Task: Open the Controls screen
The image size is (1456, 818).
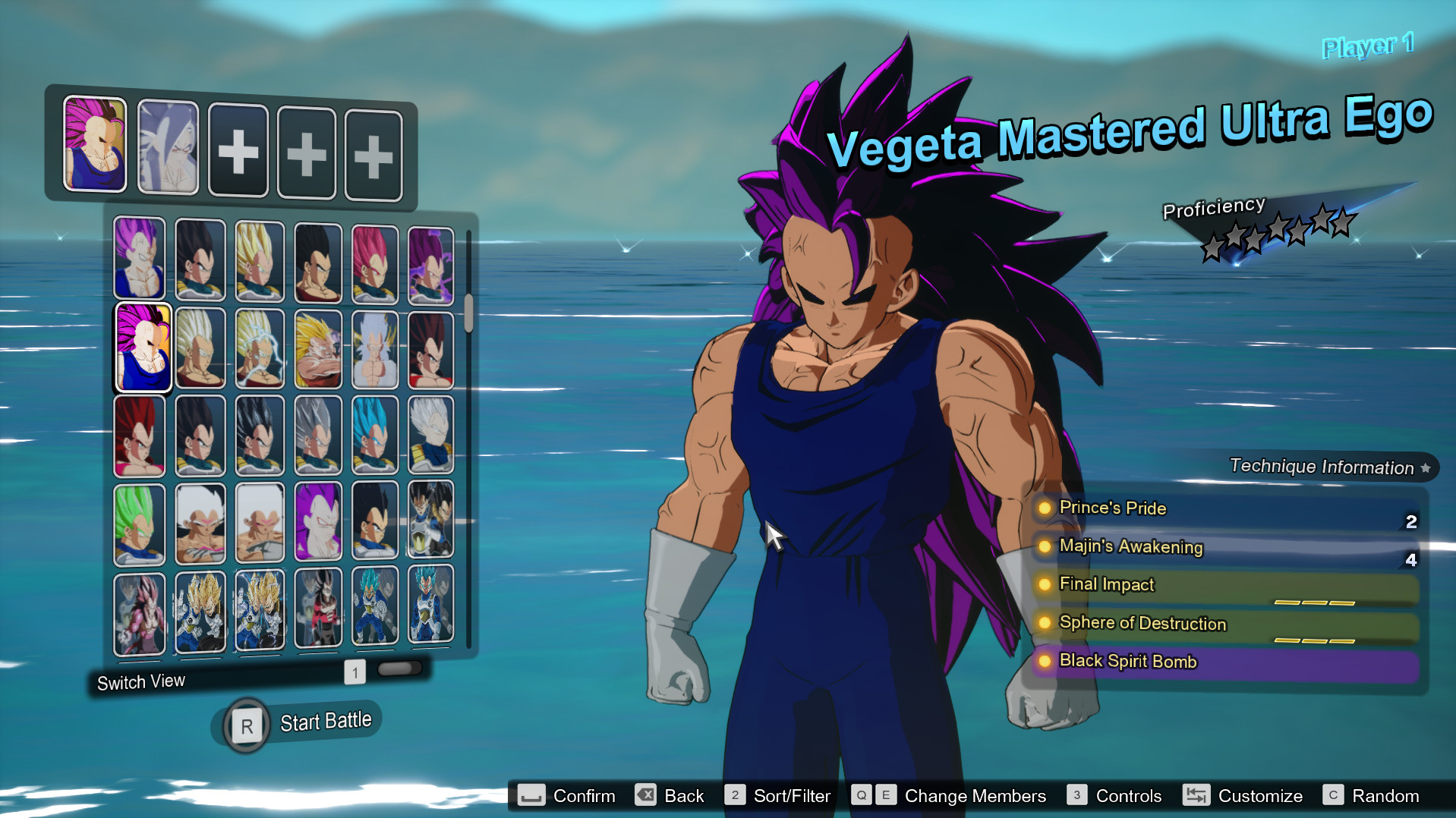Action: 1114,796
